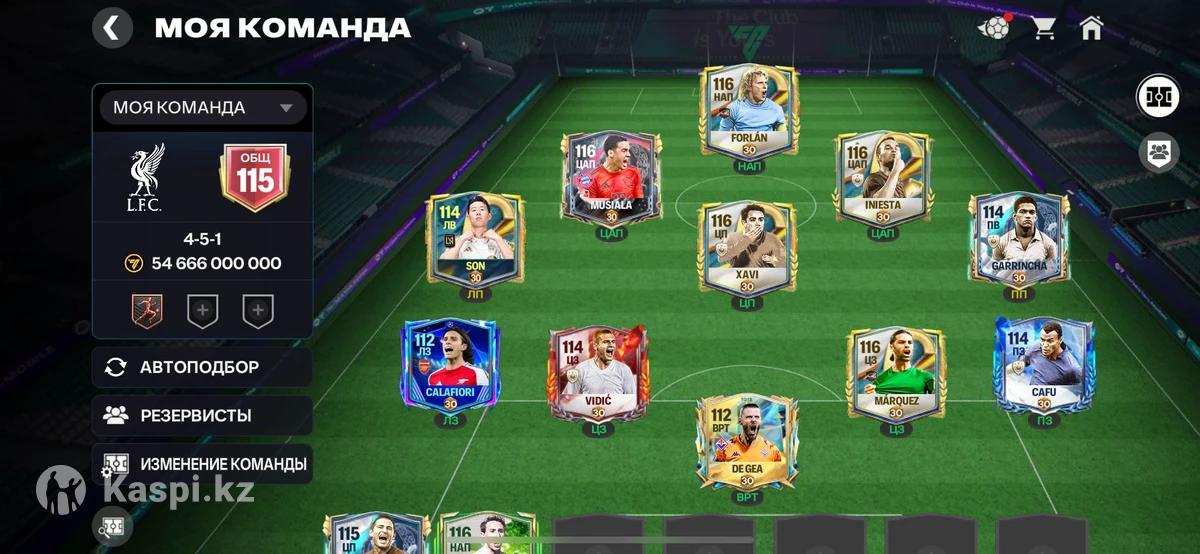This screenshot has width=1200, height=554.
Task: Select the Calafiori defender card
Action: (451, 365)
